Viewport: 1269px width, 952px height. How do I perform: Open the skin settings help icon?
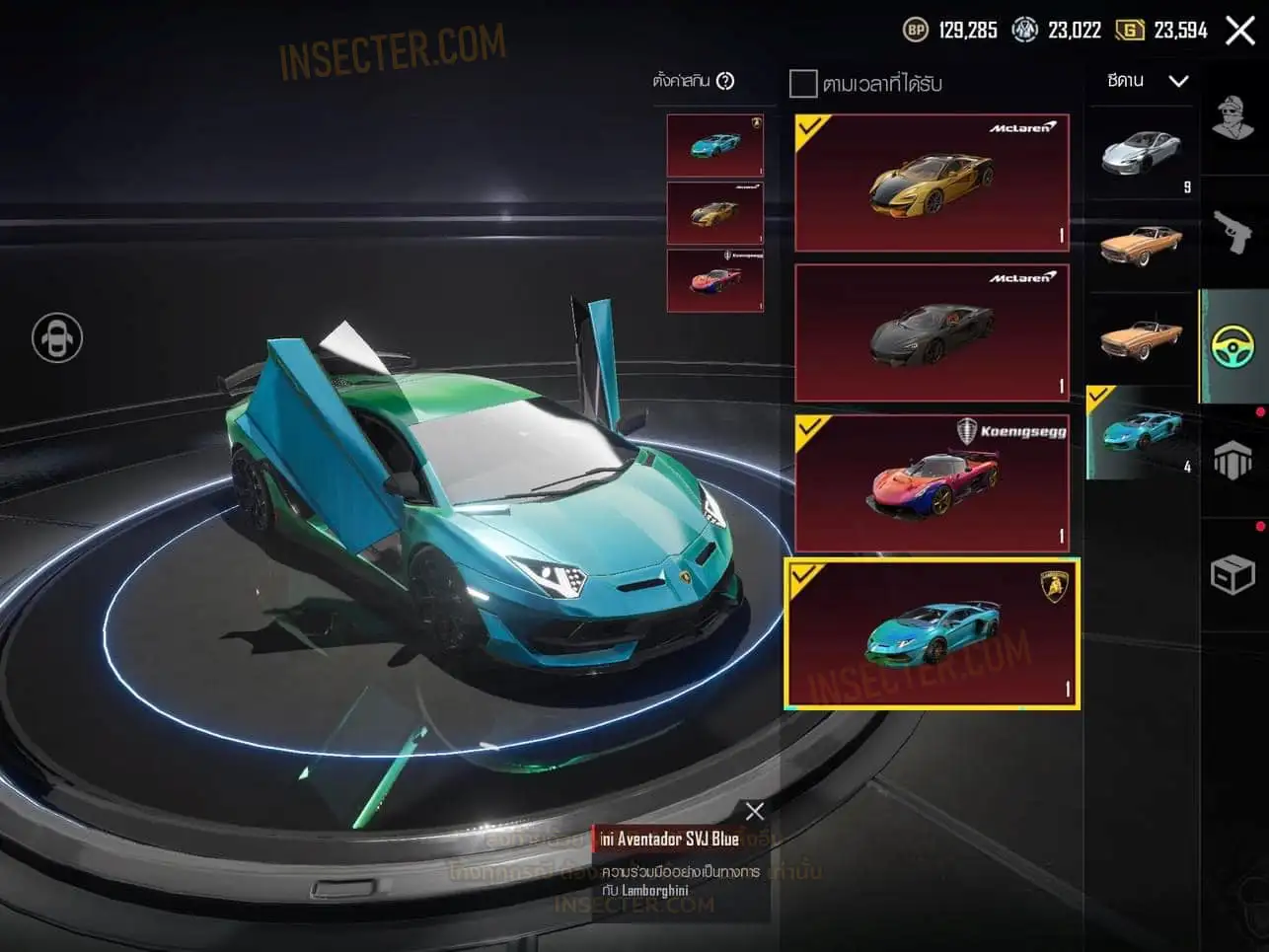[725, 81]
